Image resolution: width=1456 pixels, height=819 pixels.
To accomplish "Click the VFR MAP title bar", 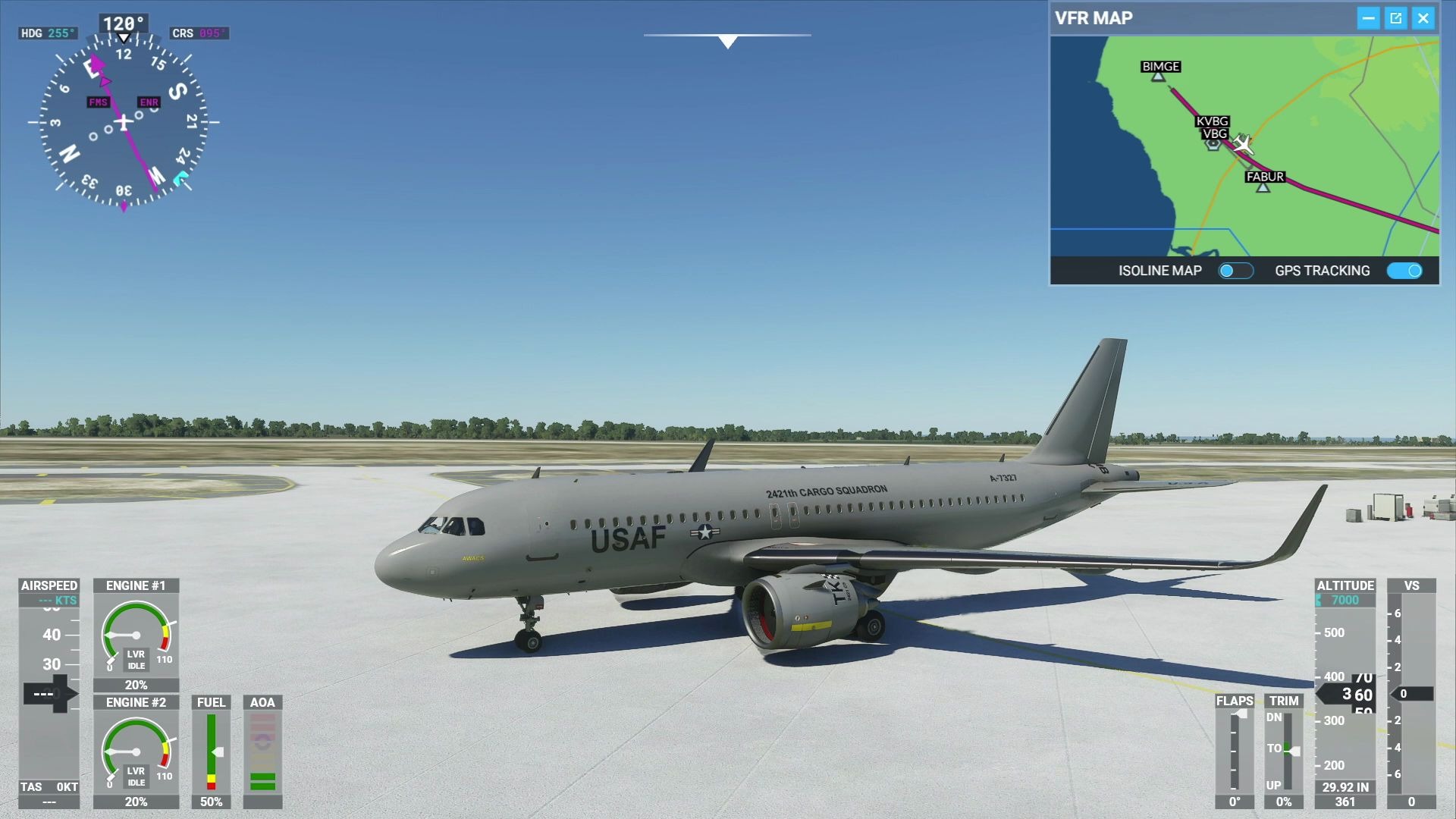I will (x=1096, y=17).
